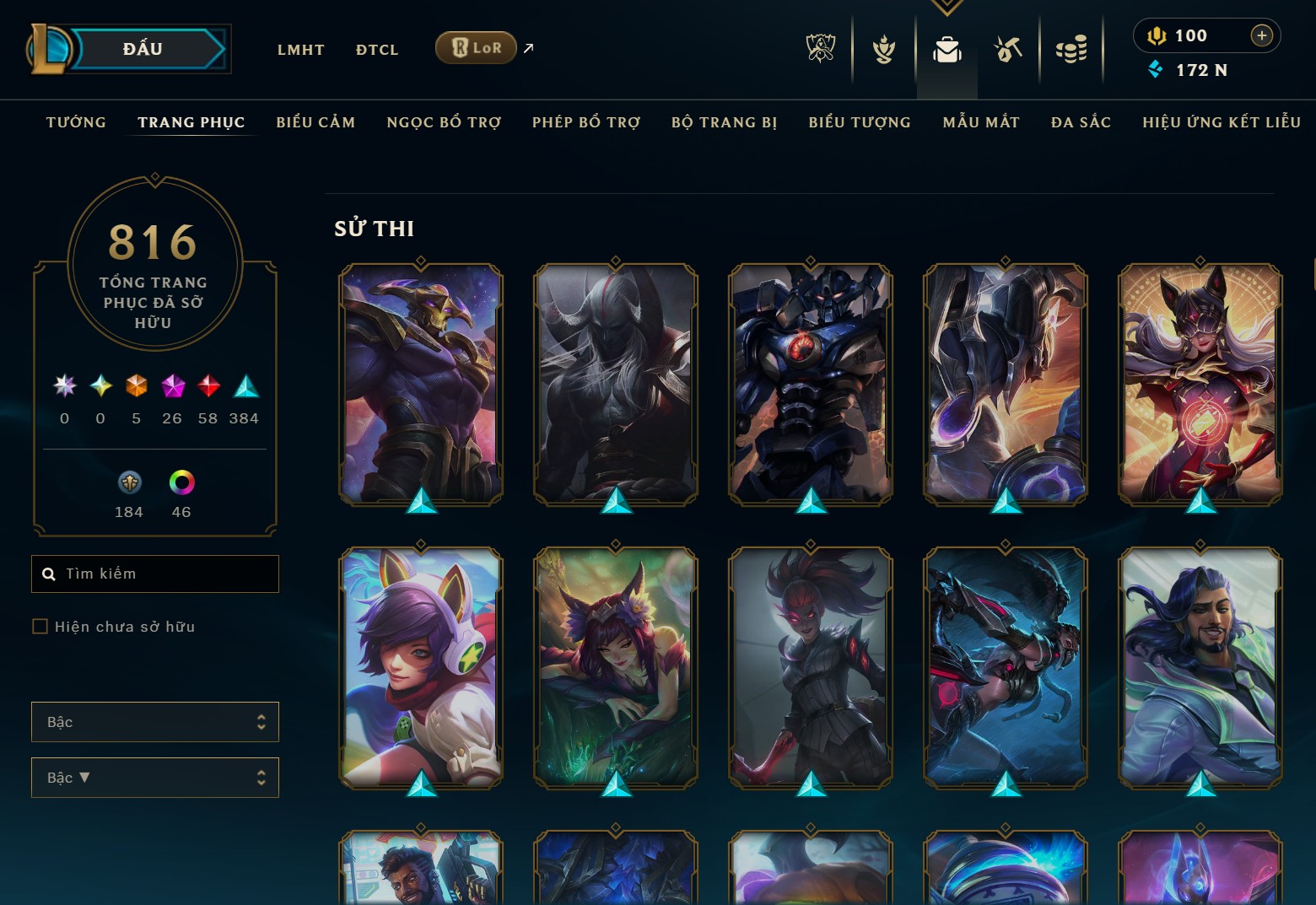Open the first 'Bậc' dropdown
The height and width of the screenshot is (905, 1316).
[x=155, y=722]
